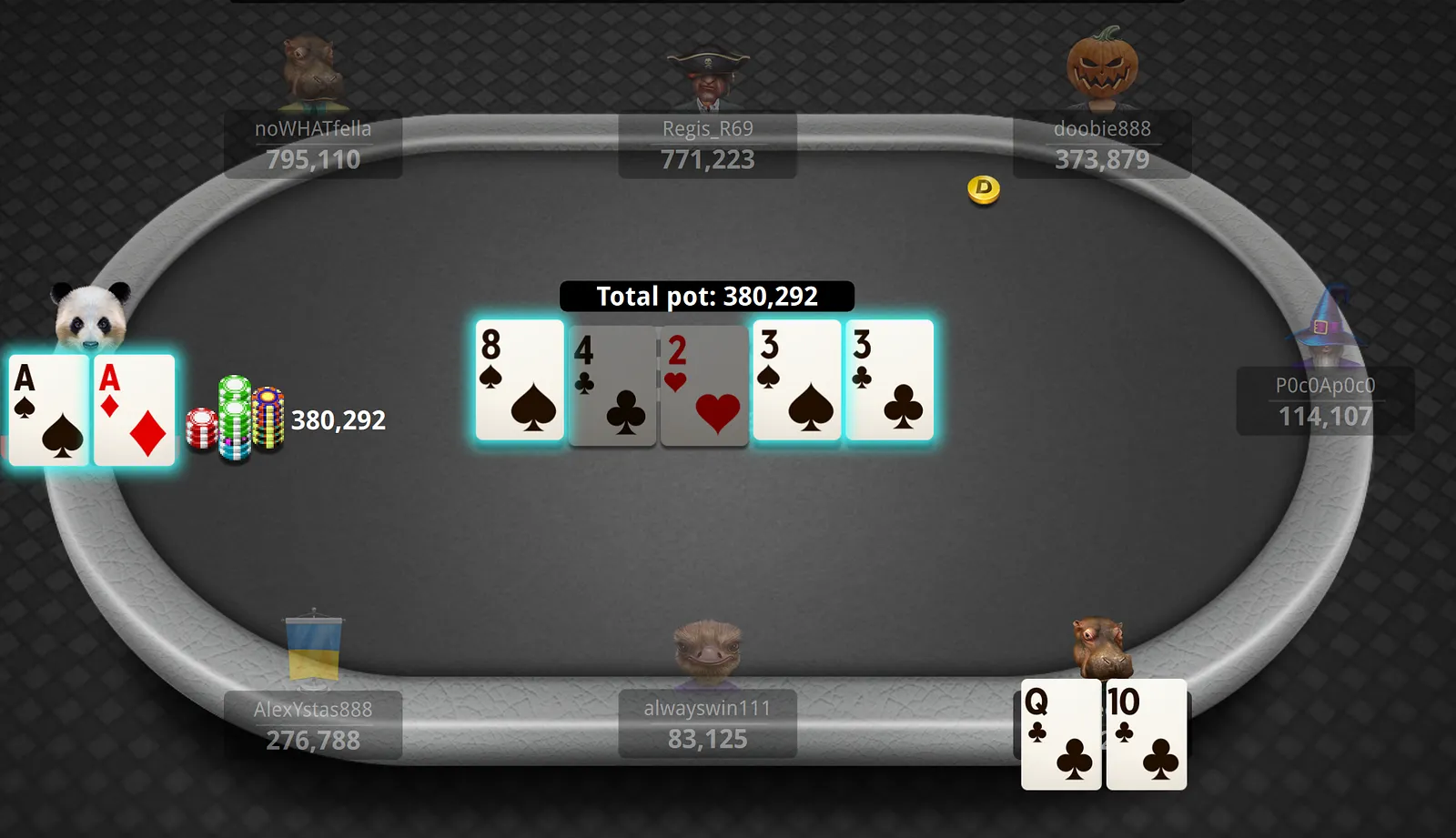Click alwayswin111's player plate
1456x838 pixels.
(707, 724)
